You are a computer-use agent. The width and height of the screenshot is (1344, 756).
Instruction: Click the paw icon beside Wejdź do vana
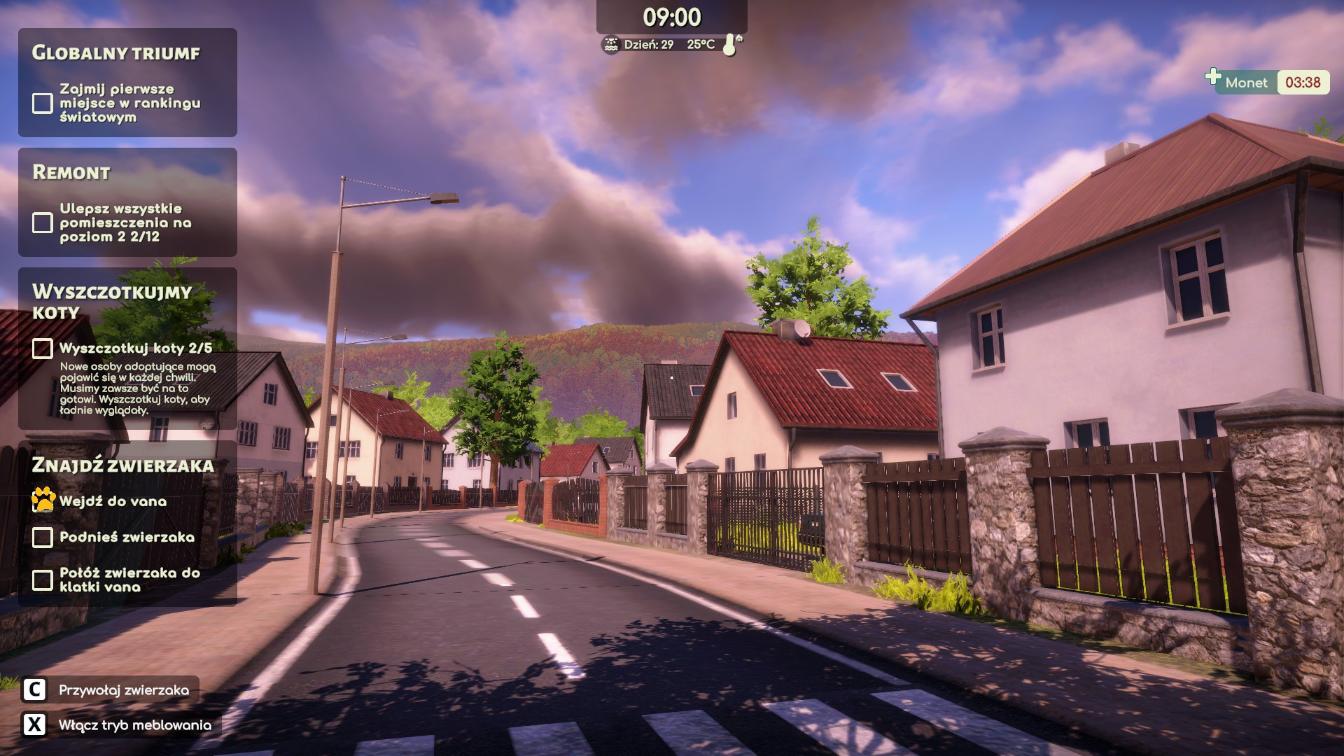pyautogui.click(x=42, y=500)
